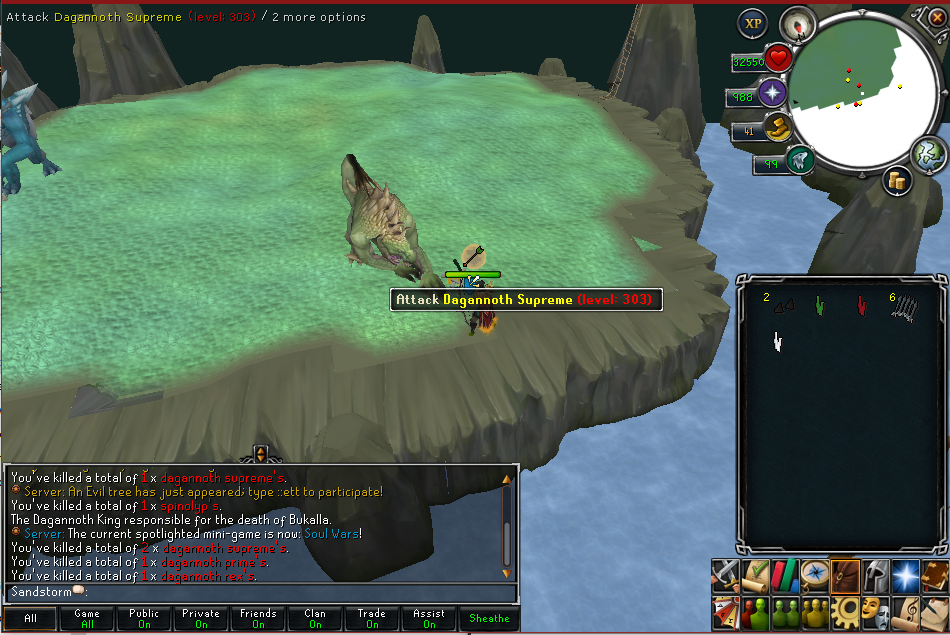Image resolution: width=950 pixels, height=635 pixels.
Task: Click the compass next to the minimap
Action: (x=797, y=22)
